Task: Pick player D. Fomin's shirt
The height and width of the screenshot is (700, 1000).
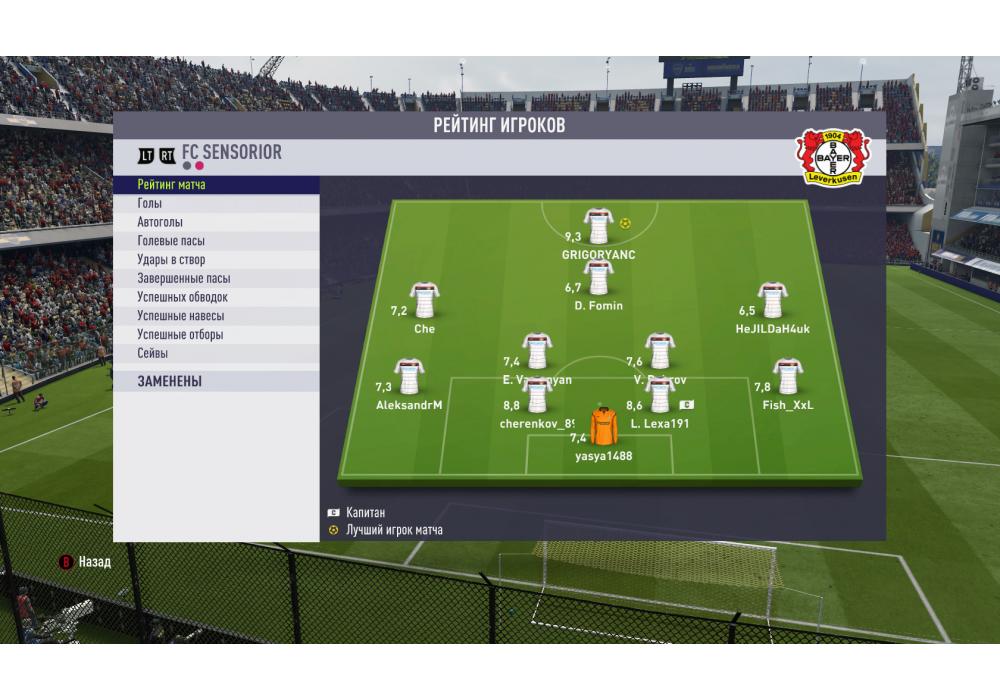Action: tap(598, 278)
